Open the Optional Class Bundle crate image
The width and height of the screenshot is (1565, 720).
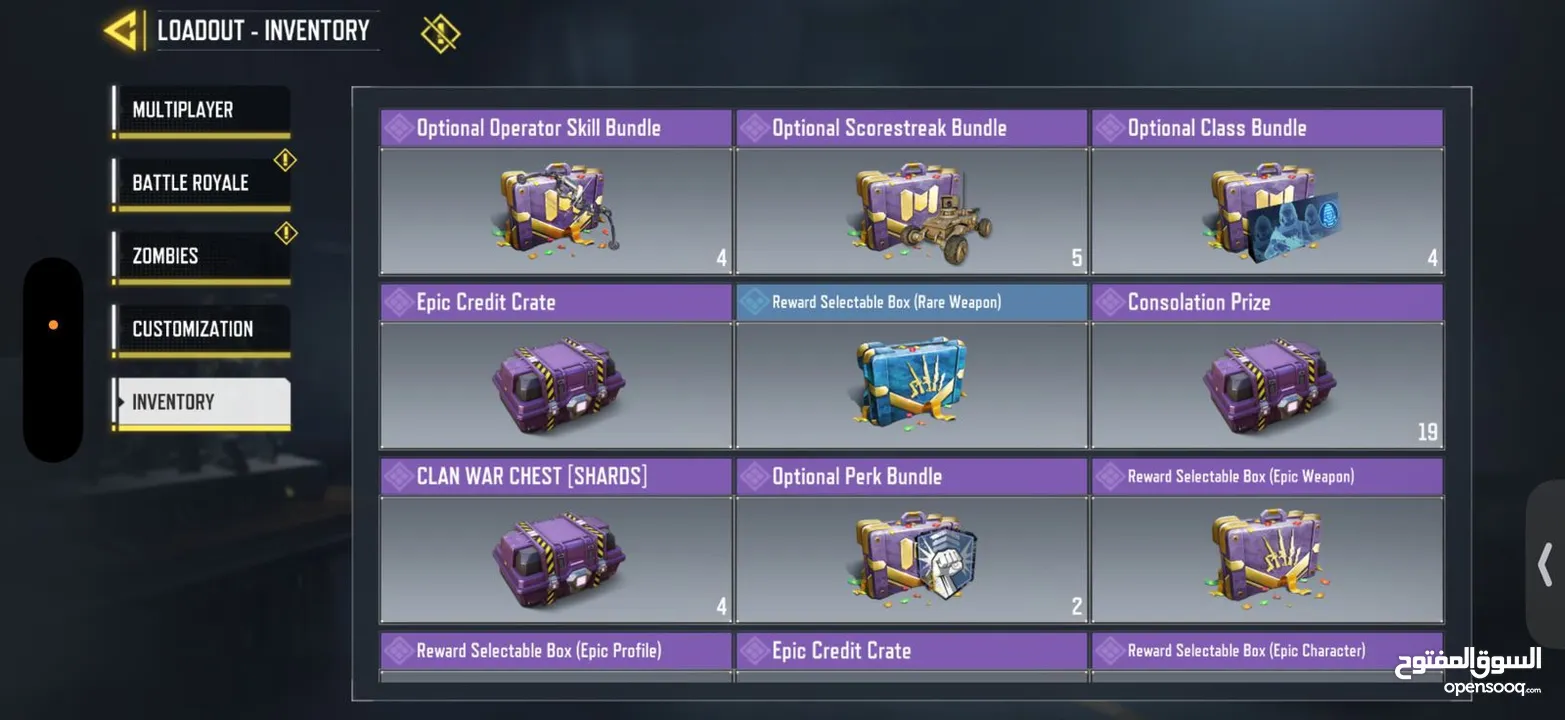pyautogui.click(x=1267, y=210)
